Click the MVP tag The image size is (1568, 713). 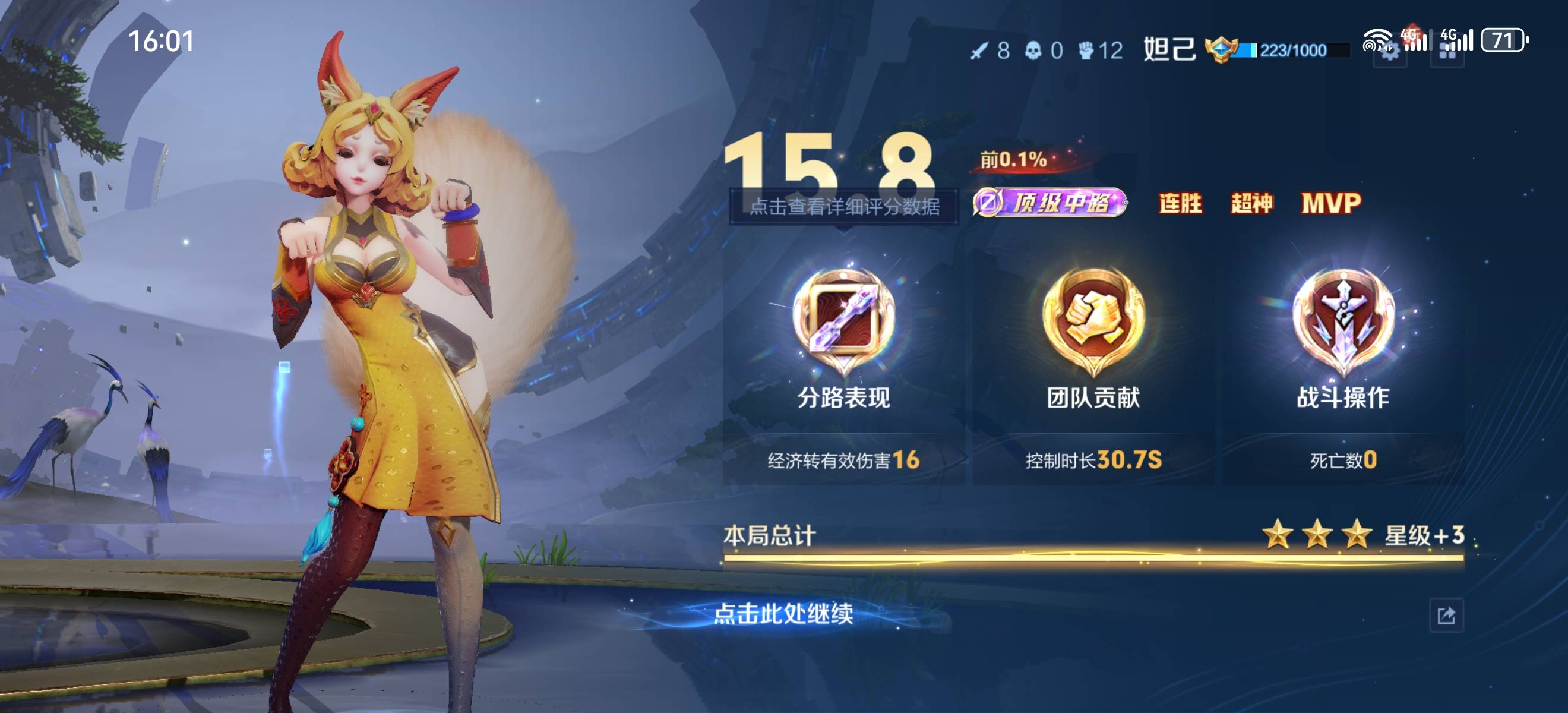pos(1330,203)
